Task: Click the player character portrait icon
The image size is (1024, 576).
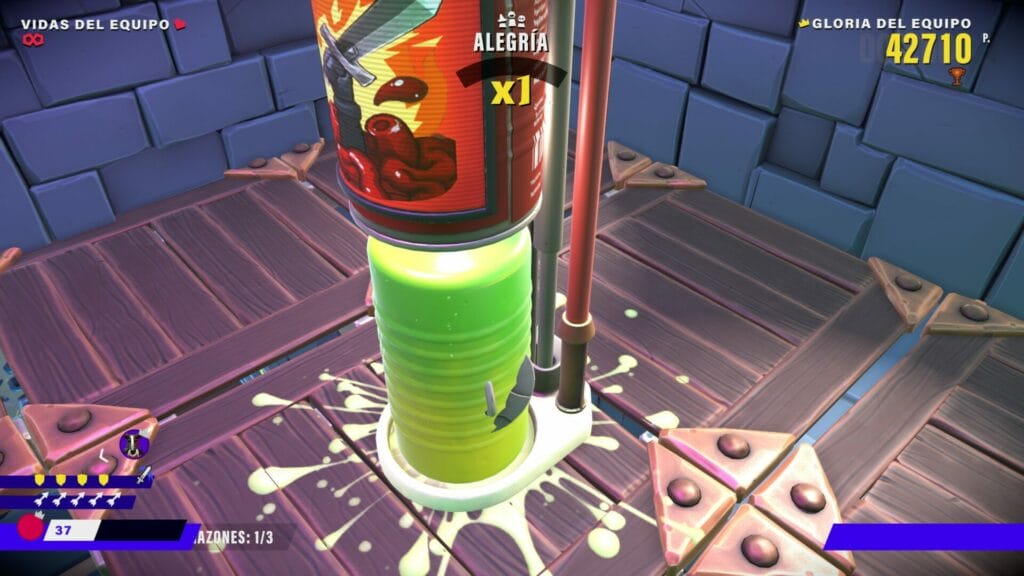Action: 132,443
